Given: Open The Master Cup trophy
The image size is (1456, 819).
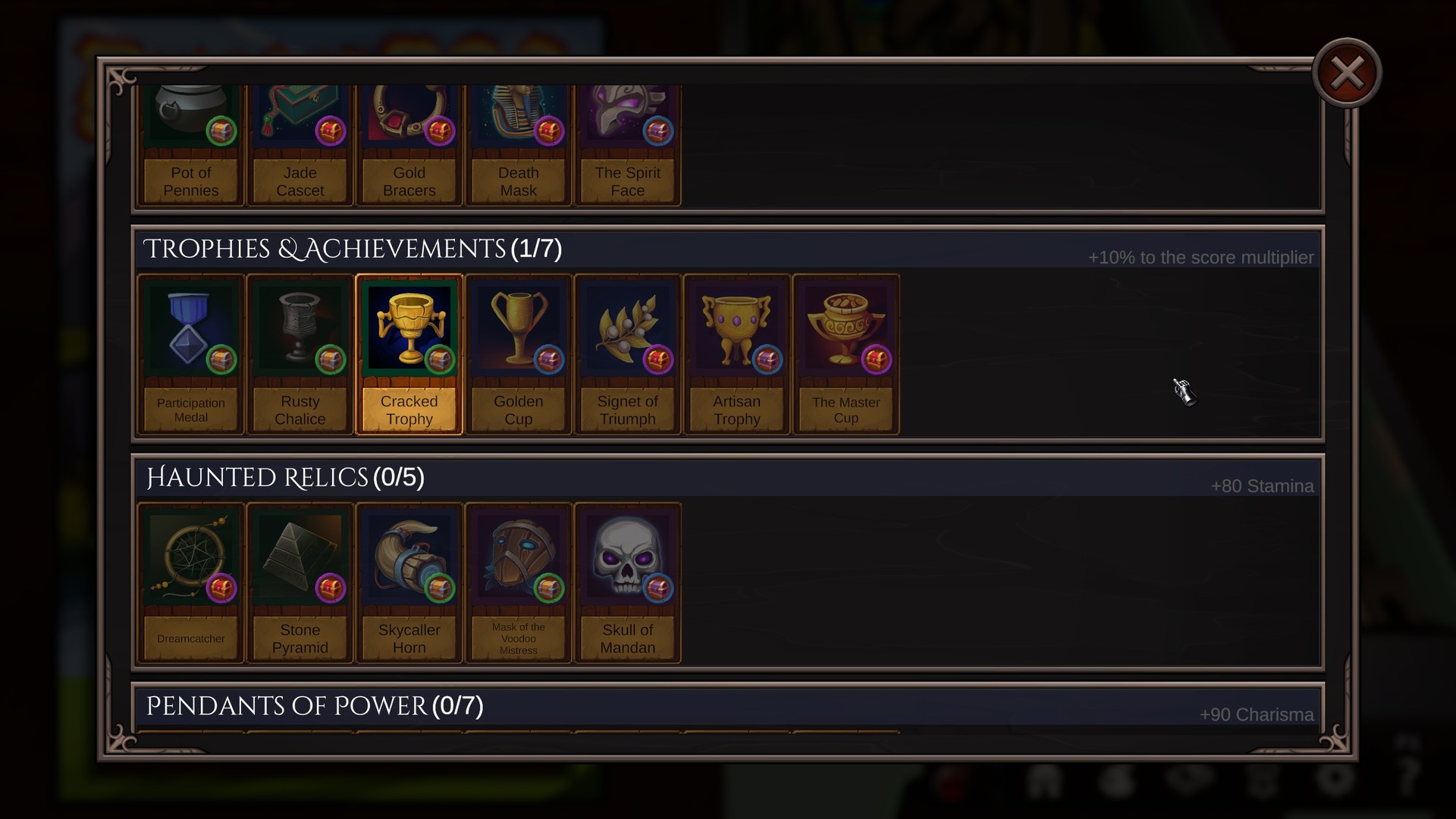Looking at the screenshot, I should point(845,326).
